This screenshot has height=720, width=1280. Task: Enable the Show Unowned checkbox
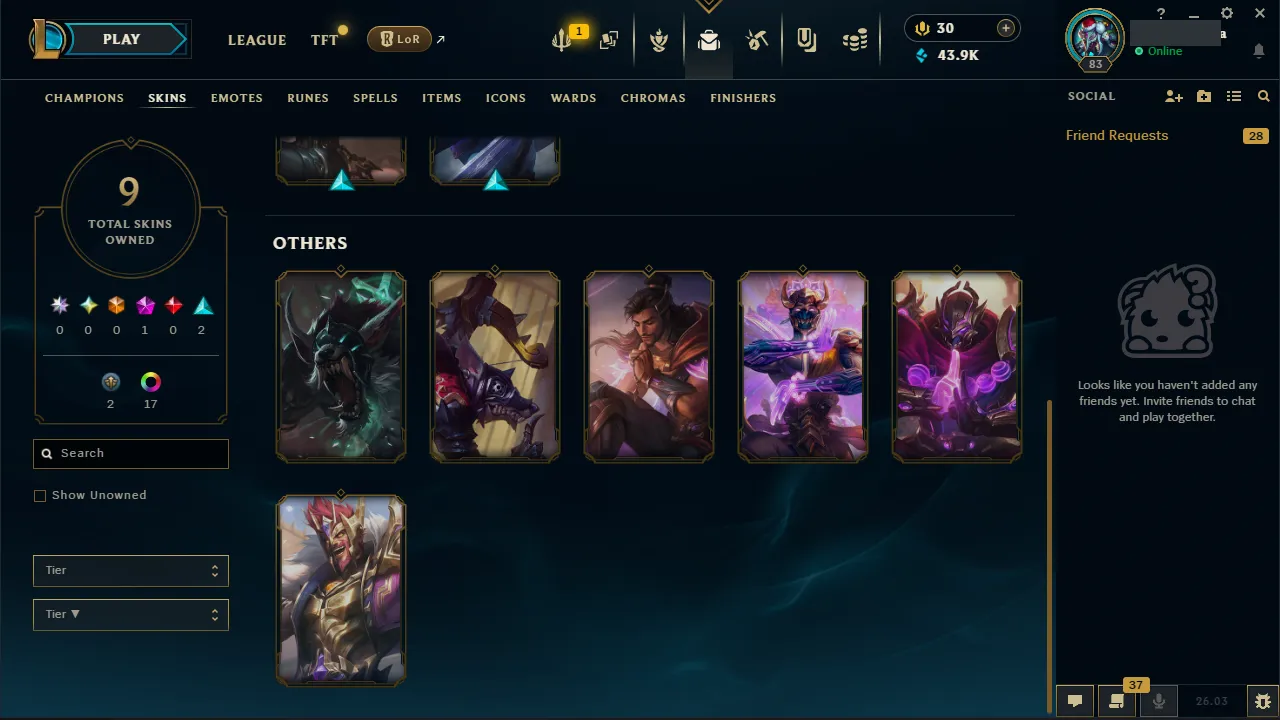[x=40, y=495]
